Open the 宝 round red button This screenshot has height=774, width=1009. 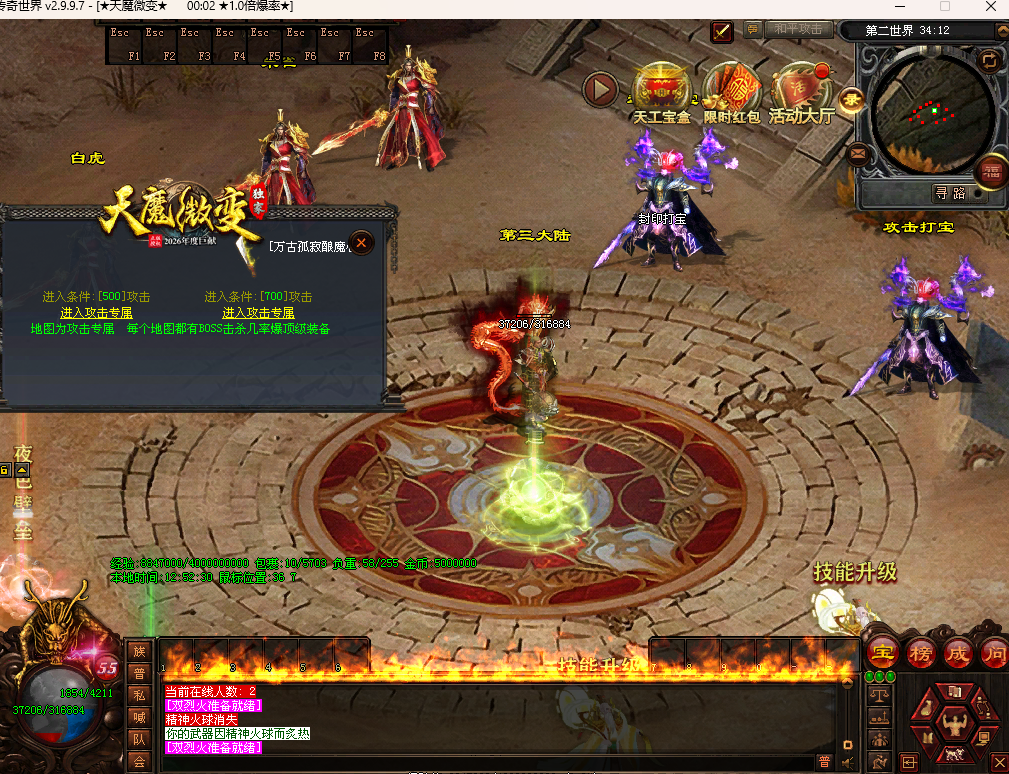click(x=883, y=654)
